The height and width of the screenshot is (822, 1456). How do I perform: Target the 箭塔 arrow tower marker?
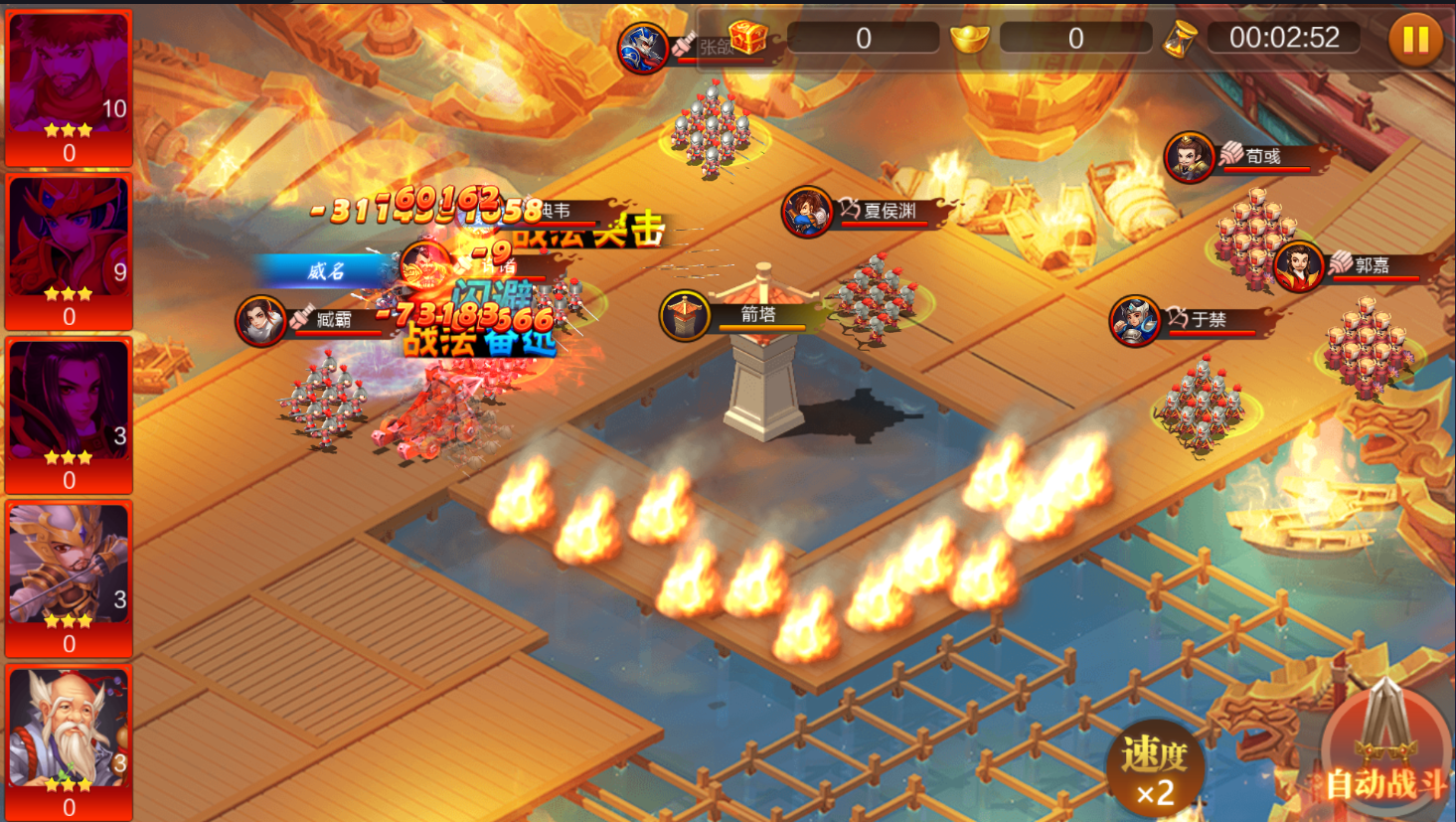(x=684, y=315)
